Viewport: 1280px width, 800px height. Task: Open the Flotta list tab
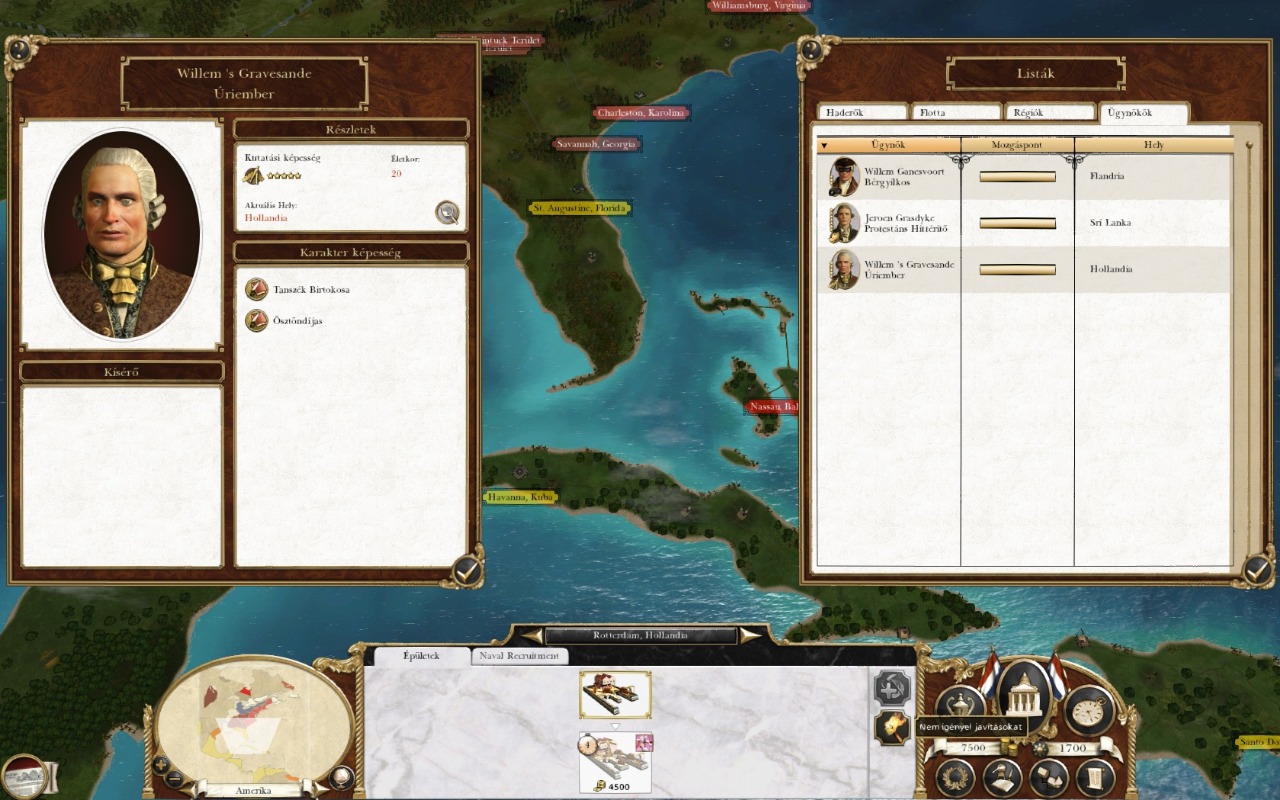955,113
